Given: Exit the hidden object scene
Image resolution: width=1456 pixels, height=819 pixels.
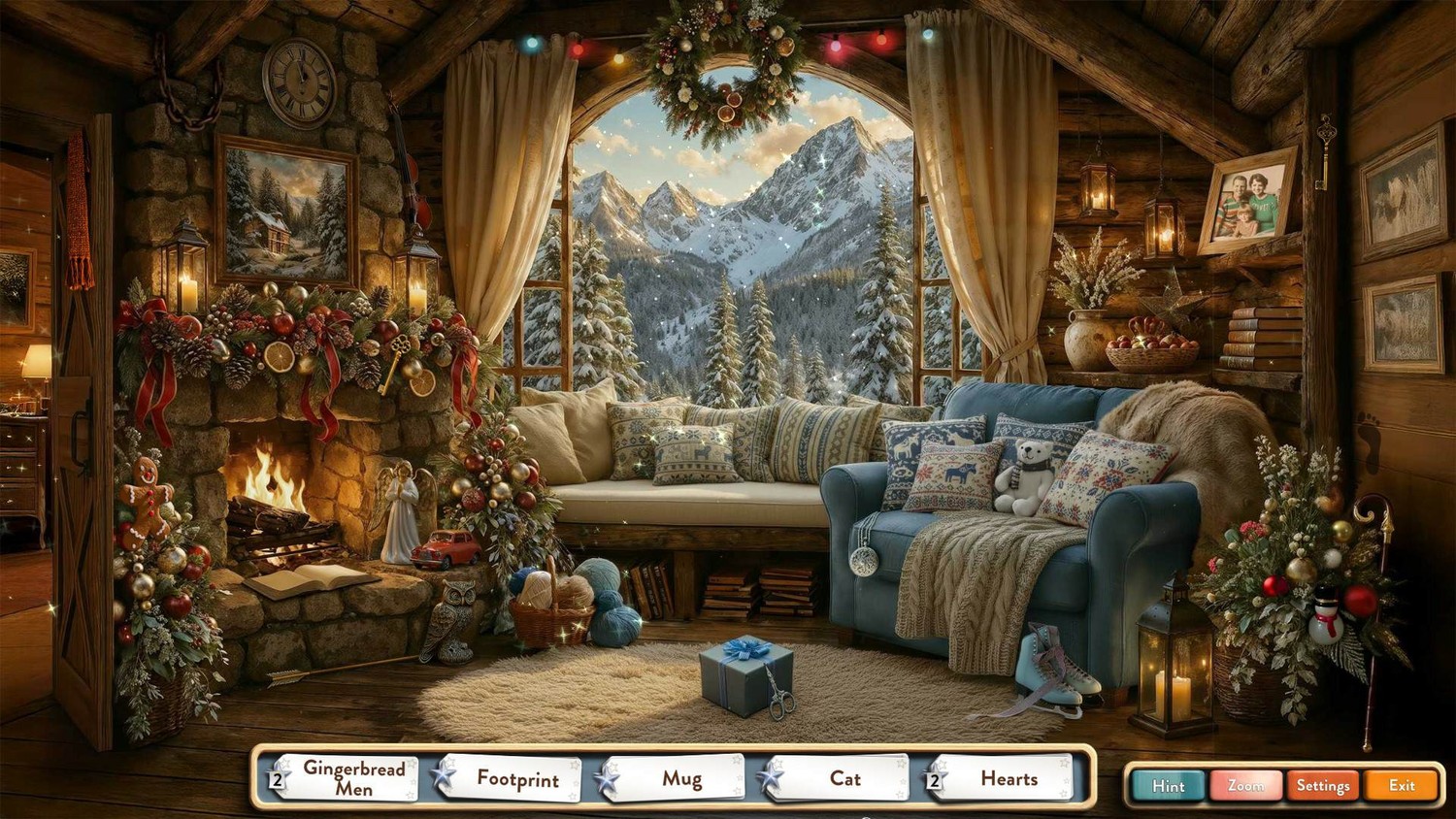Looking at the screenshot, I should [x=1401, y=785].
